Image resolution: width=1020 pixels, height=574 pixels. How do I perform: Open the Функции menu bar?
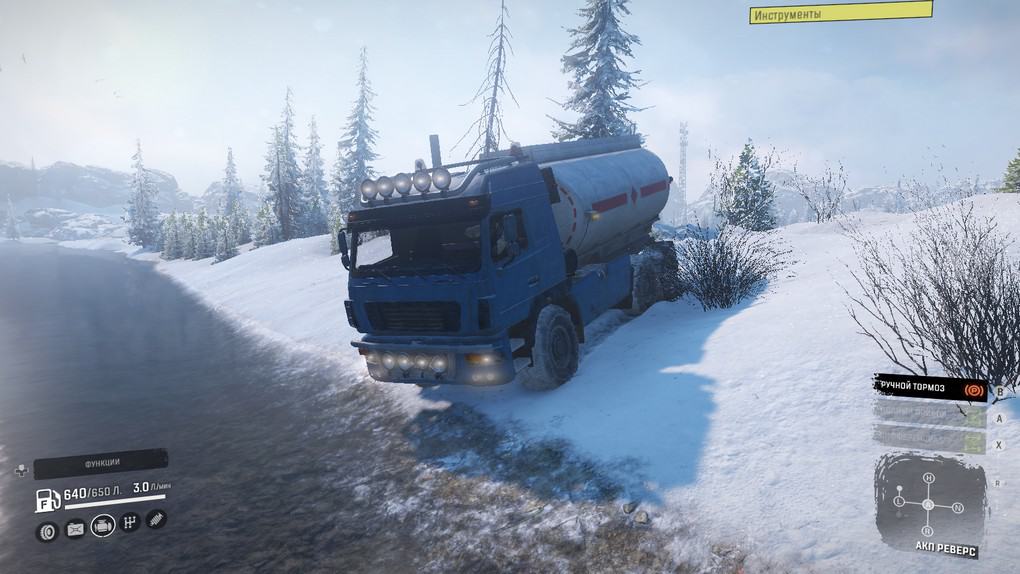pyautogui.click(x=101, y=463)
